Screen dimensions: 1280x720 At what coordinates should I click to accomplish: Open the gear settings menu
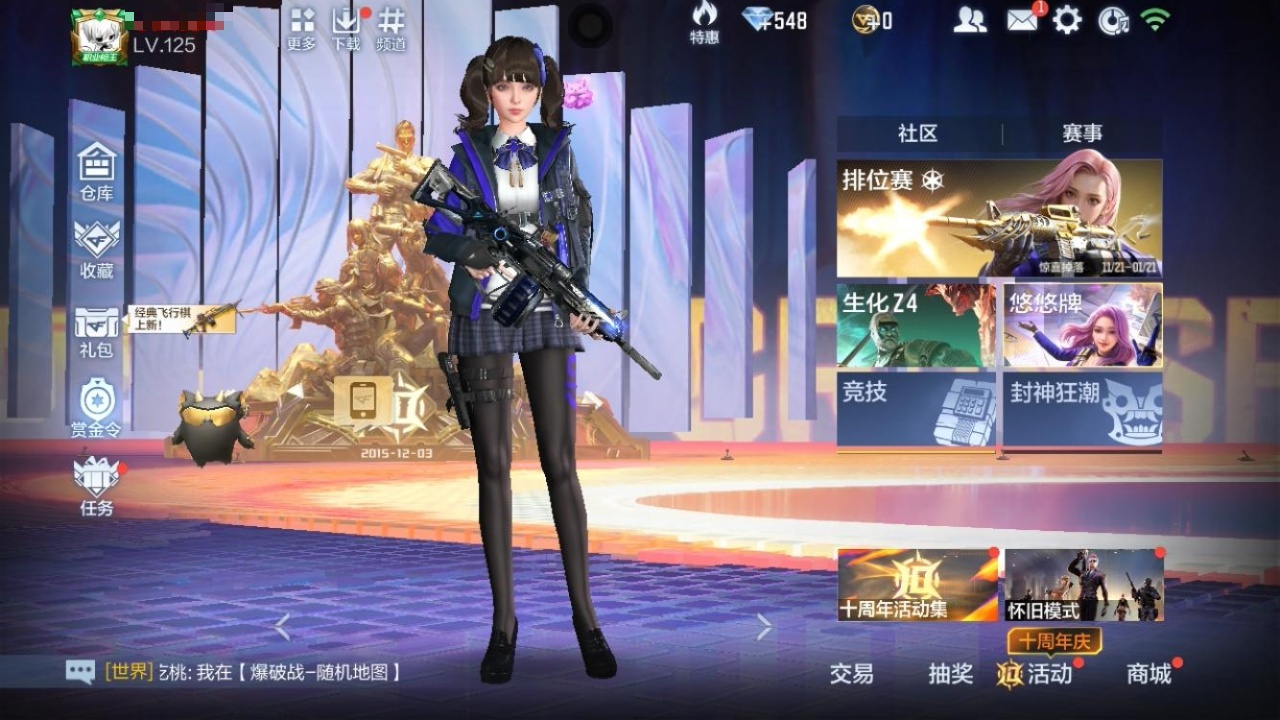[x=1067, y=20]
